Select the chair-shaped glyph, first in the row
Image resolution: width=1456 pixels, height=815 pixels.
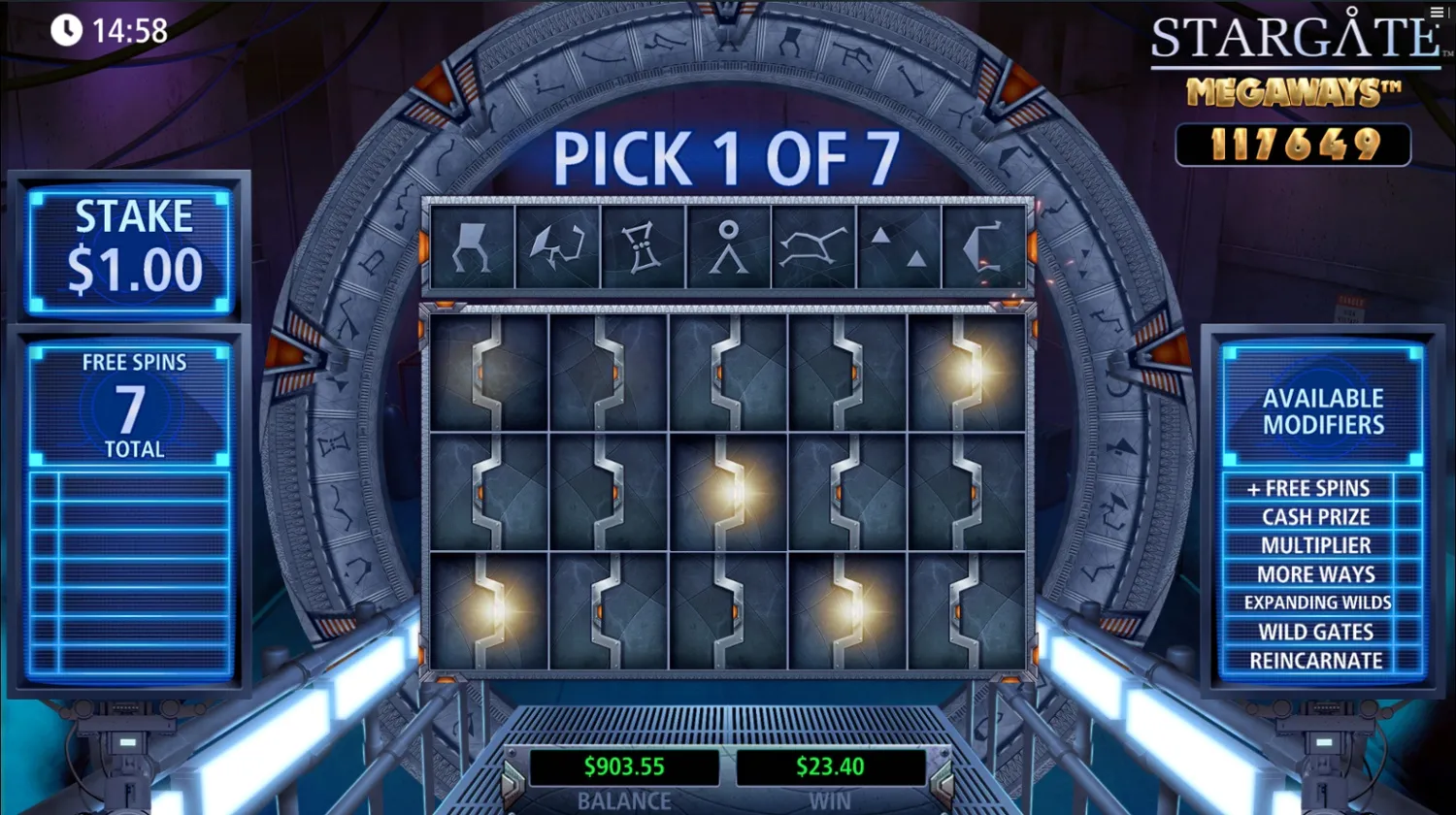tap(471, 245)
